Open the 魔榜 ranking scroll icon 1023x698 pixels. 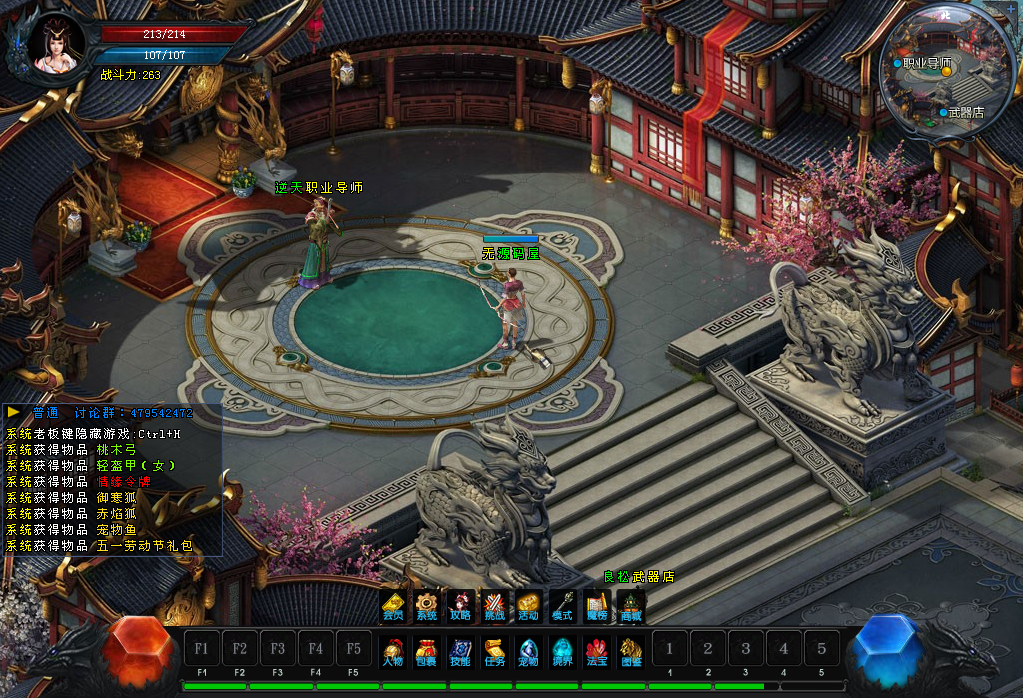coord(597,606)
